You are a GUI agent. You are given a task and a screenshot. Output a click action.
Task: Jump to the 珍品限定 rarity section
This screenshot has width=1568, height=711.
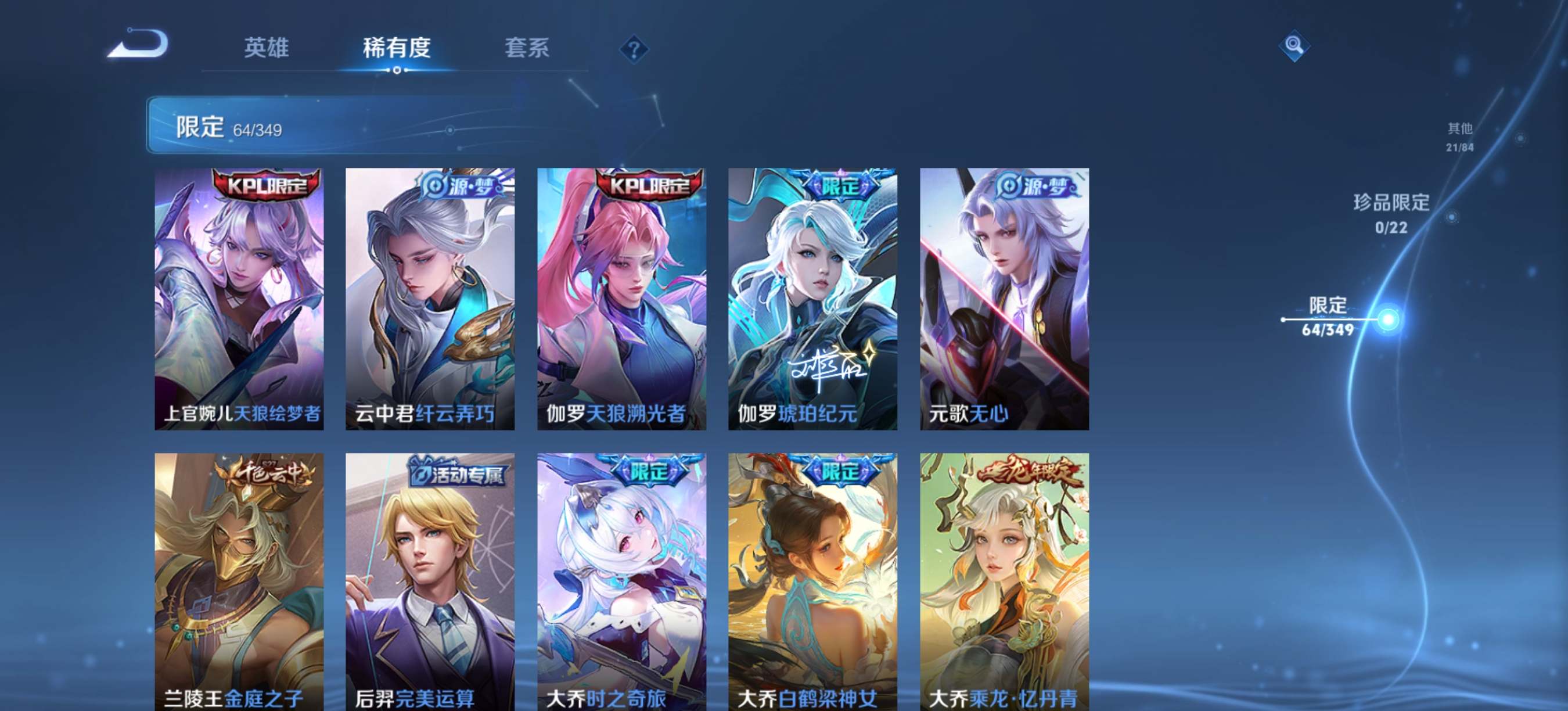click(1391, 213)
